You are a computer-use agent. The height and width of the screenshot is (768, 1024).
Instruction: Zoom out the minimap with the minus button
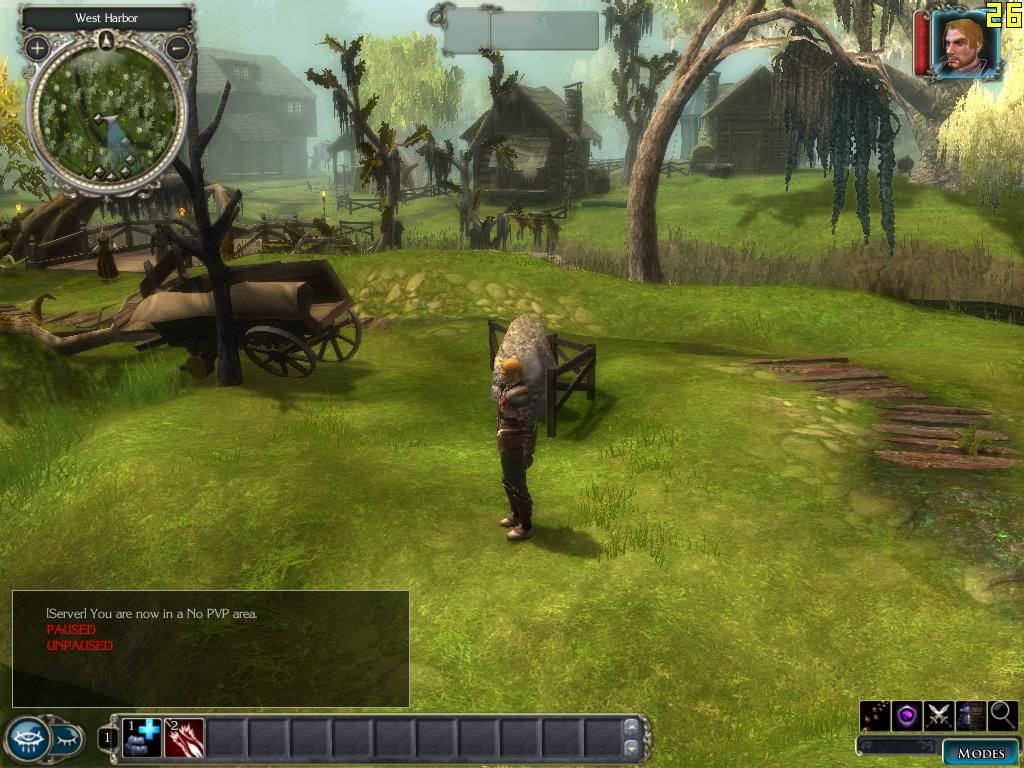(178, 47)
